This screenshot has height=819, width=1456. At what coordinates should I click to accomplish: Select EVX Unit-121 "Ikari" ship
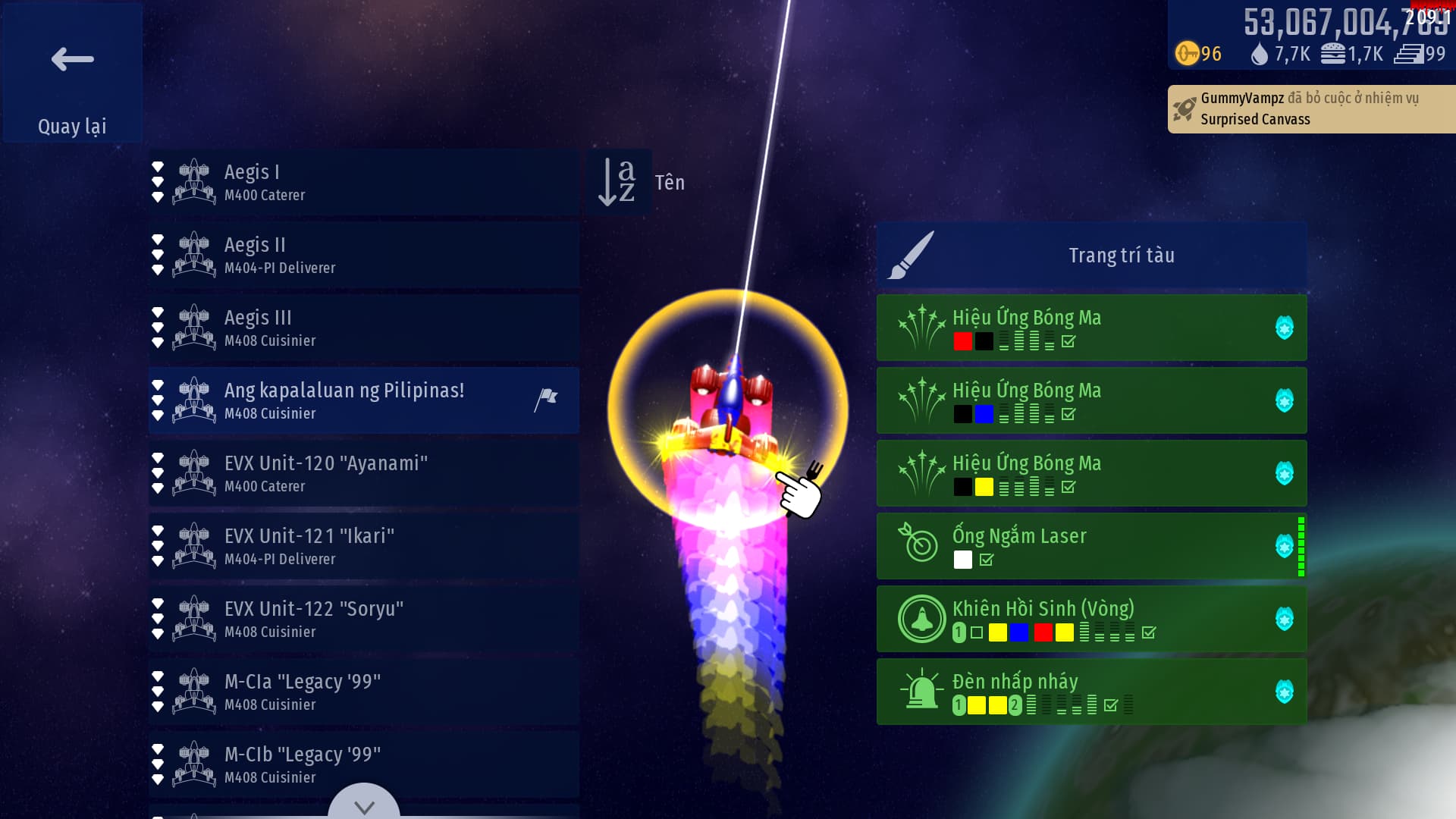[x=364, y=546]
